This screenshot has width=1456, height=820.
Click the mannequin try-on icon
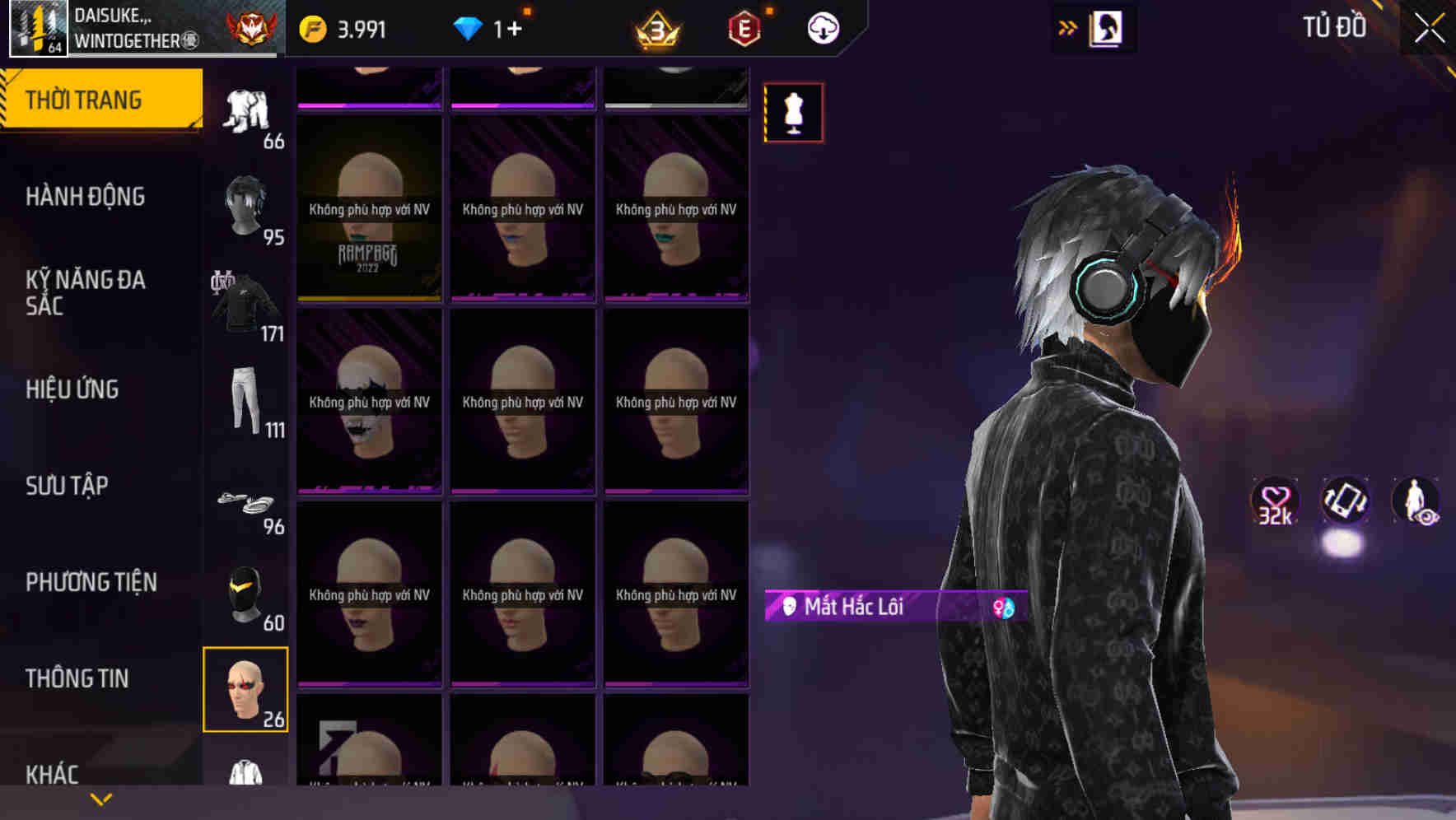pyautogui.click(x=793, y=113)
